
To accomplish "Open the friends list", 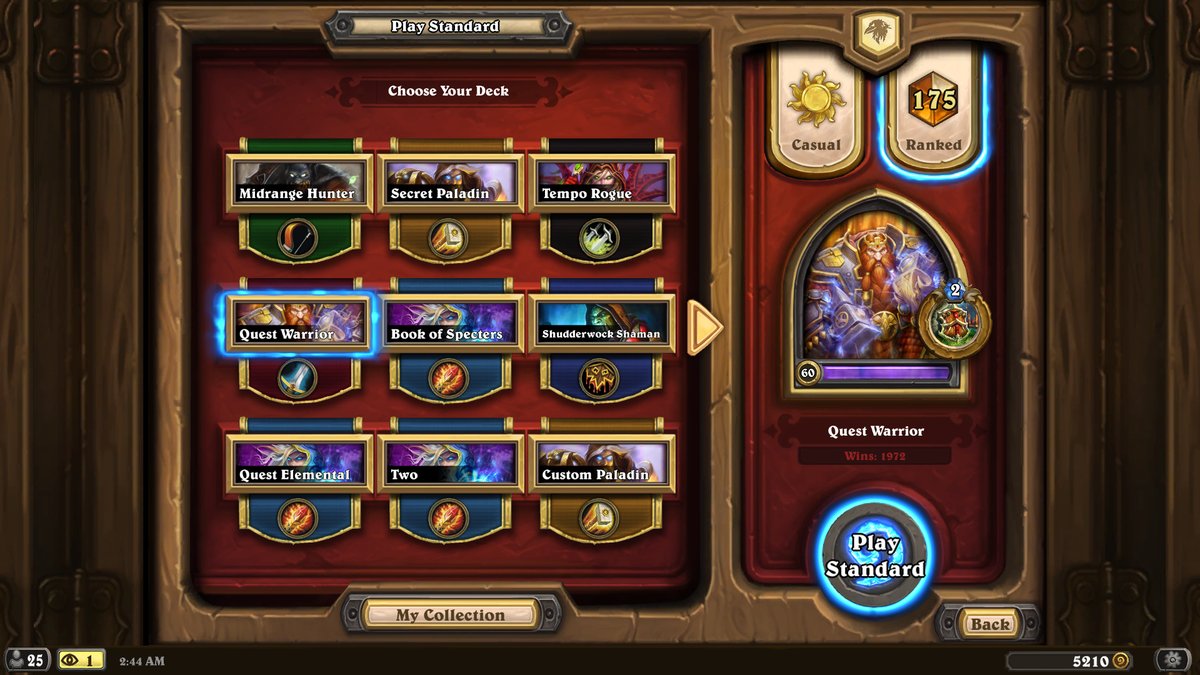I will pyautogui.click(x=26, y=660).
